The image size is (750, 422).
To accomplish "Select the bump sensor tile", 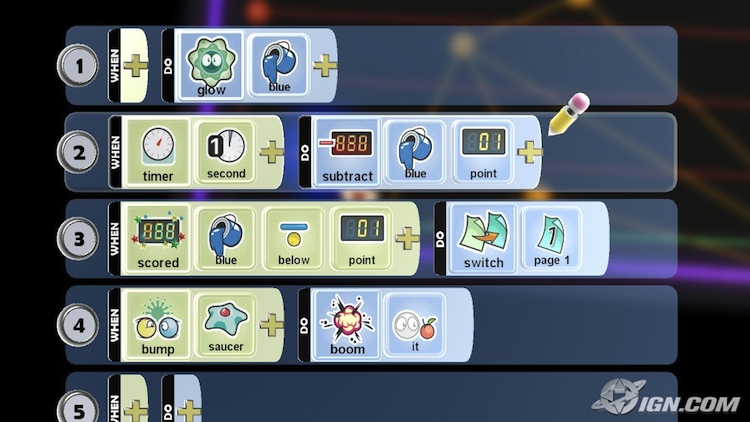I will point(158,325).
